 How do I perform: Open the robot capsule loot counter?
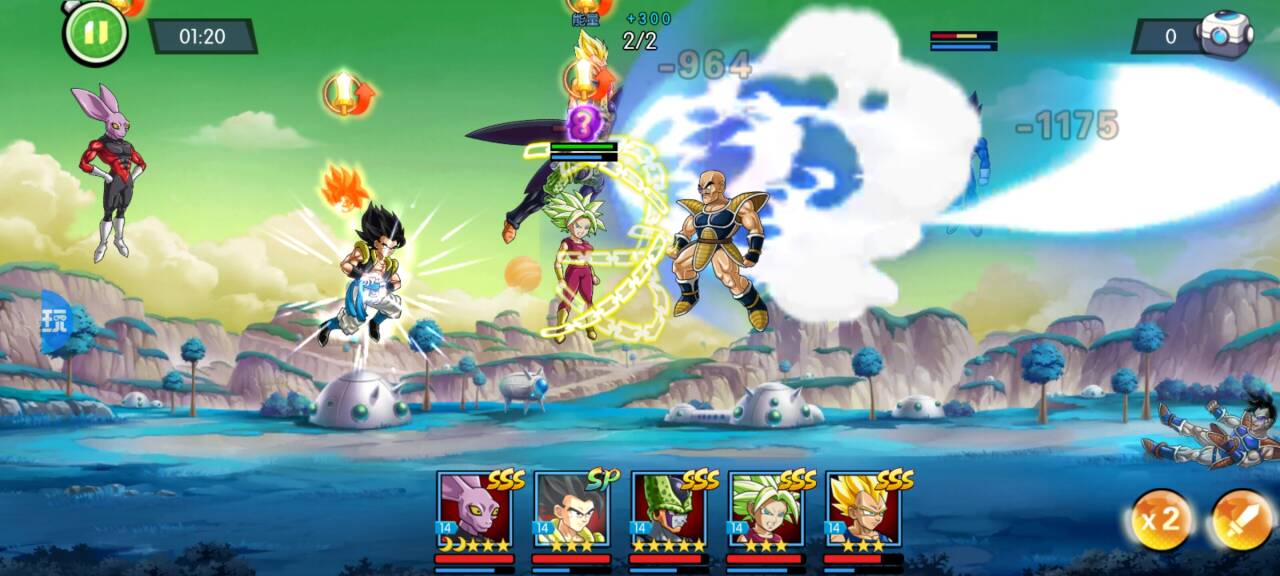1224,35
